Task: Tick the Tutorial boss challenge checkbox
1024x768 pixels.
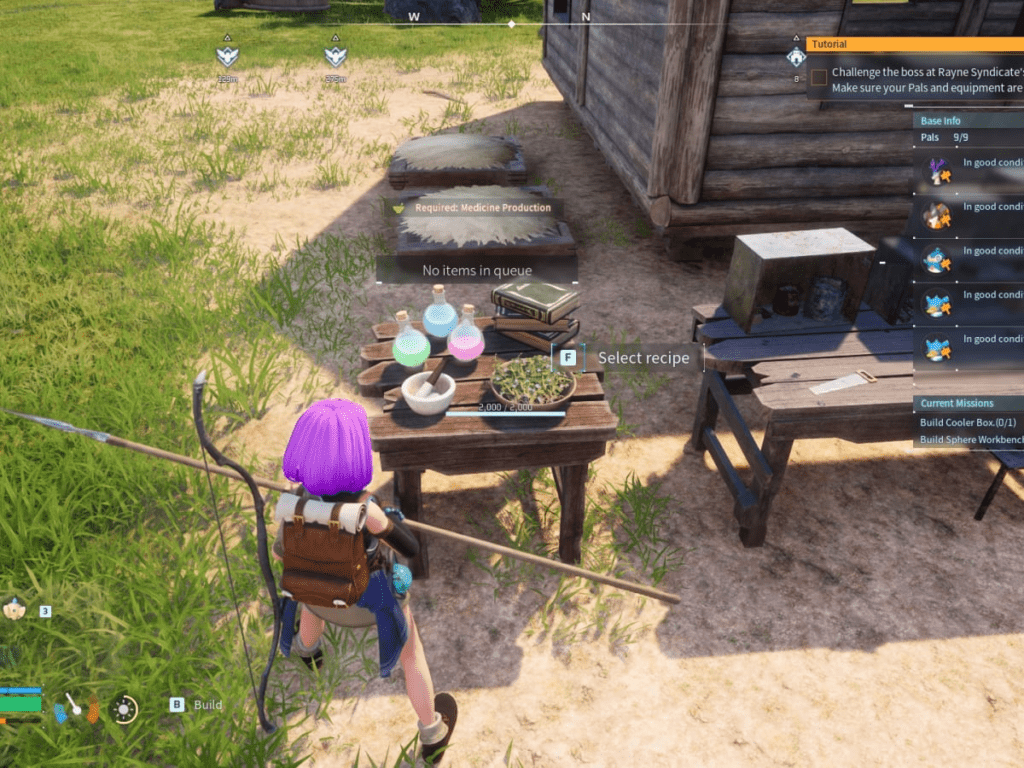Action: point(819,77)
